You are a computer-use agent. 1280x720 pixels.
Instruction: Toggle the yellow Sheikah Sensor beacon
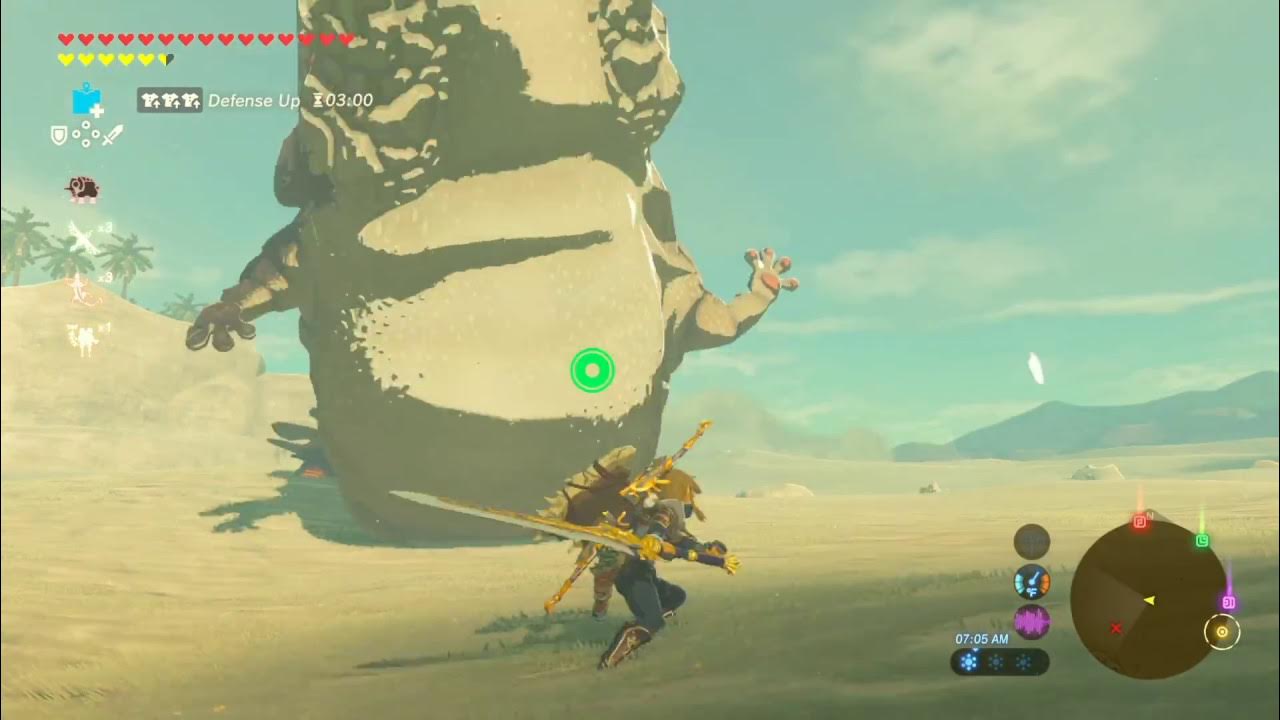[x=1222, y=630]
